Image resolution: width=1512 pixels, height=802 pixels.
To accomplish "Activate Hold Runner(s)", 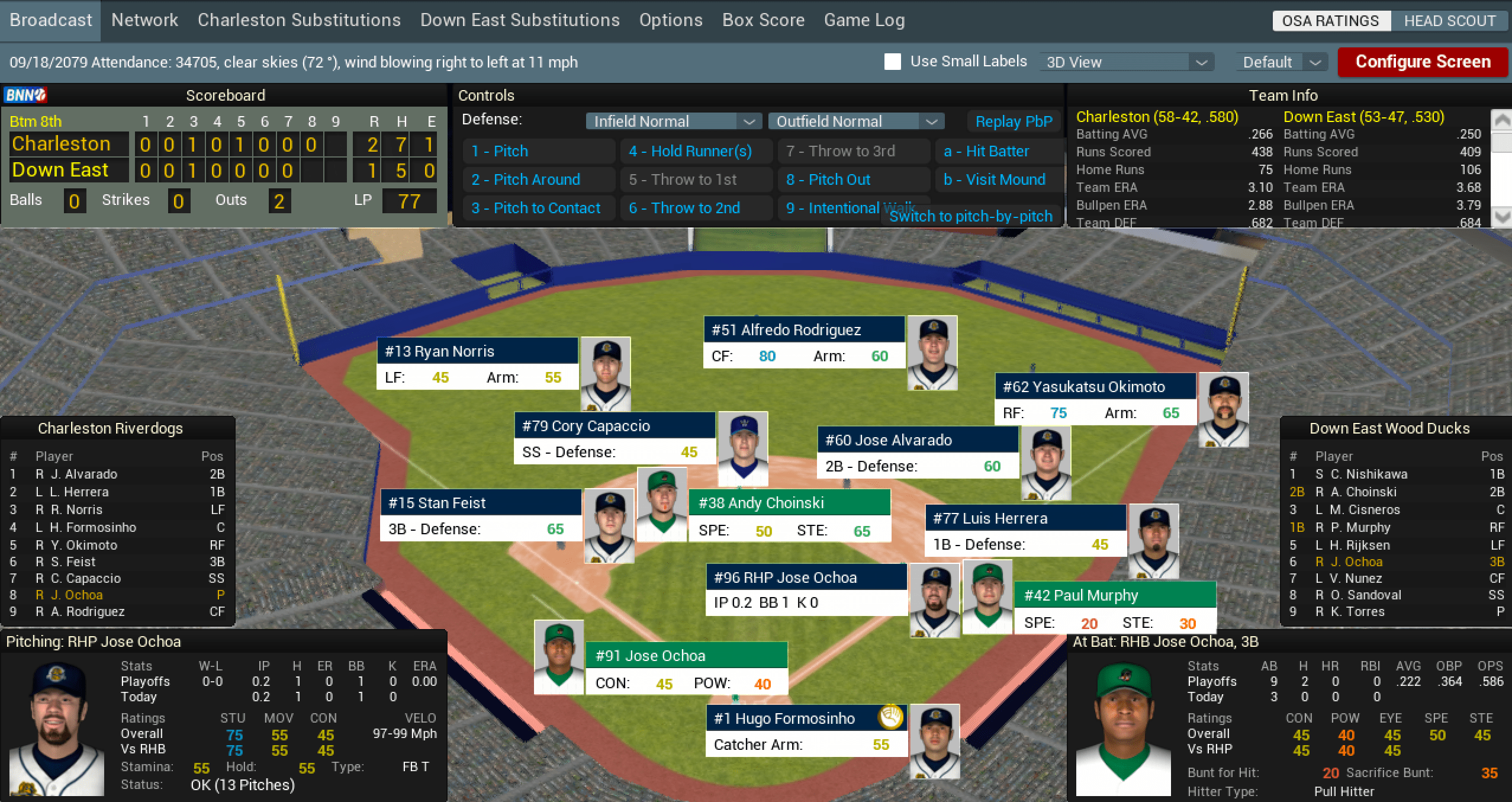I will 690,151.
